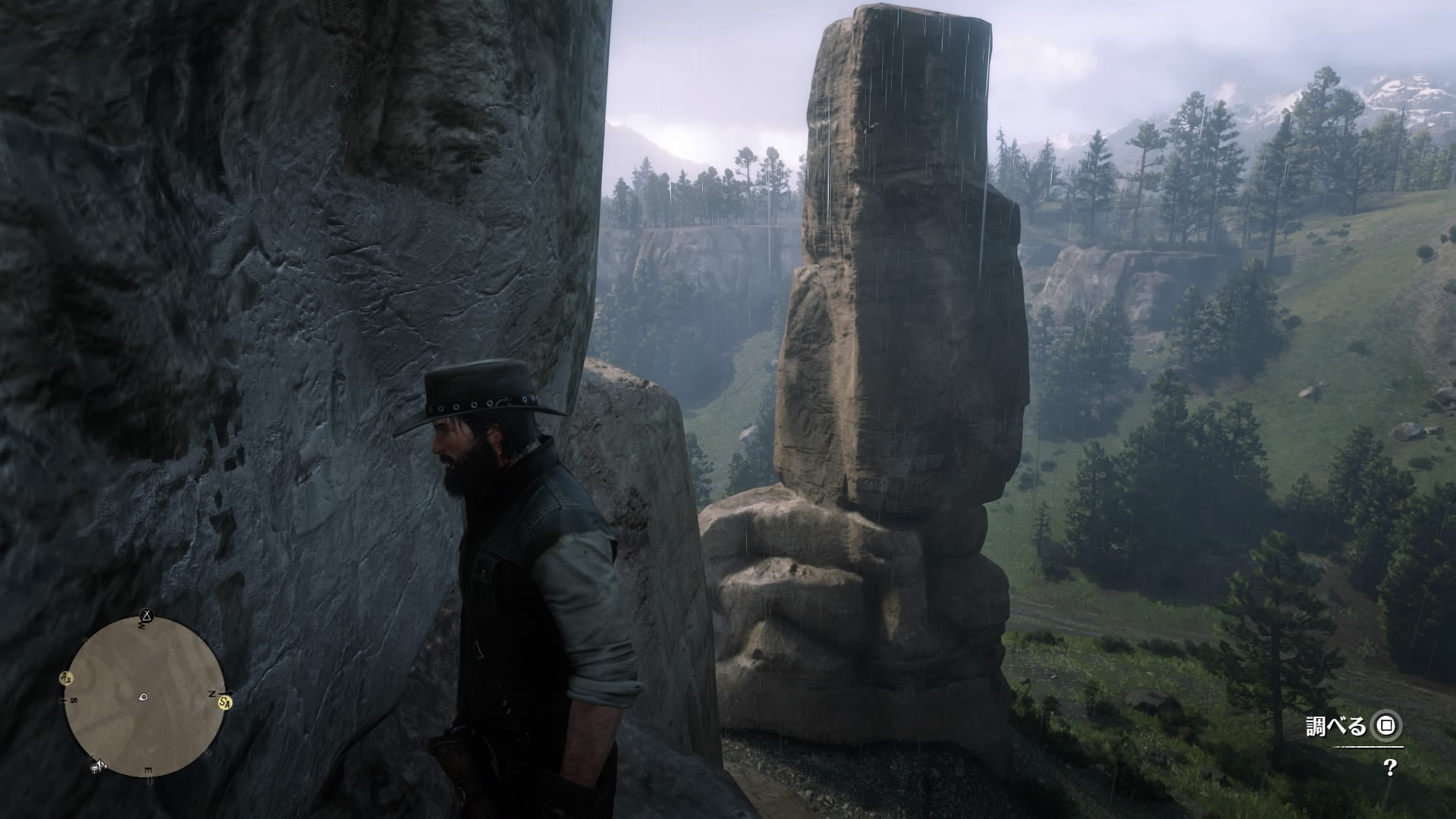This screenshot has height=819, width=1456.
Task: Open the circular minimap
Action: point(144,696)
